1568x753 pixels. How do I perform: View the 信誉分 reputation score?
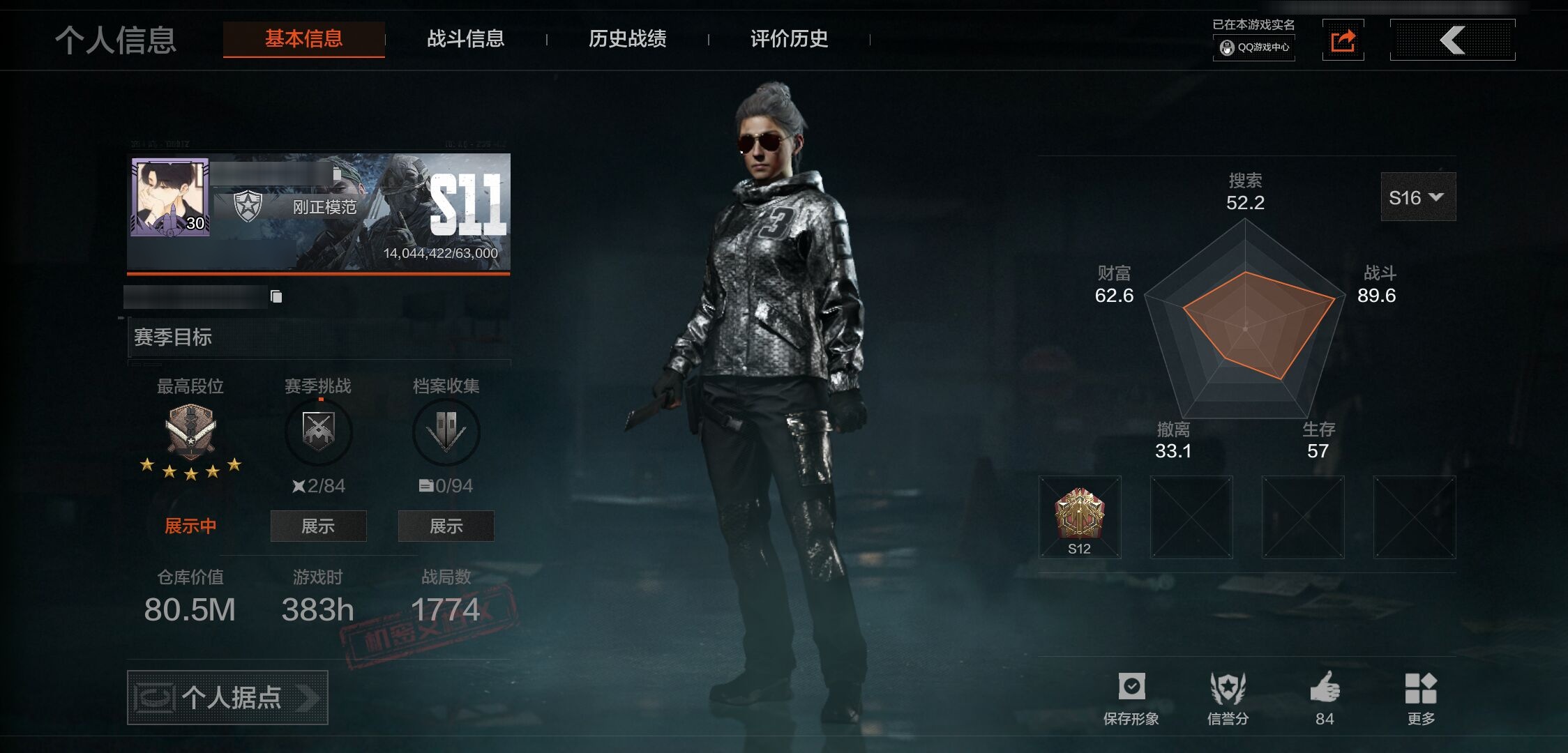(1228, 698)
